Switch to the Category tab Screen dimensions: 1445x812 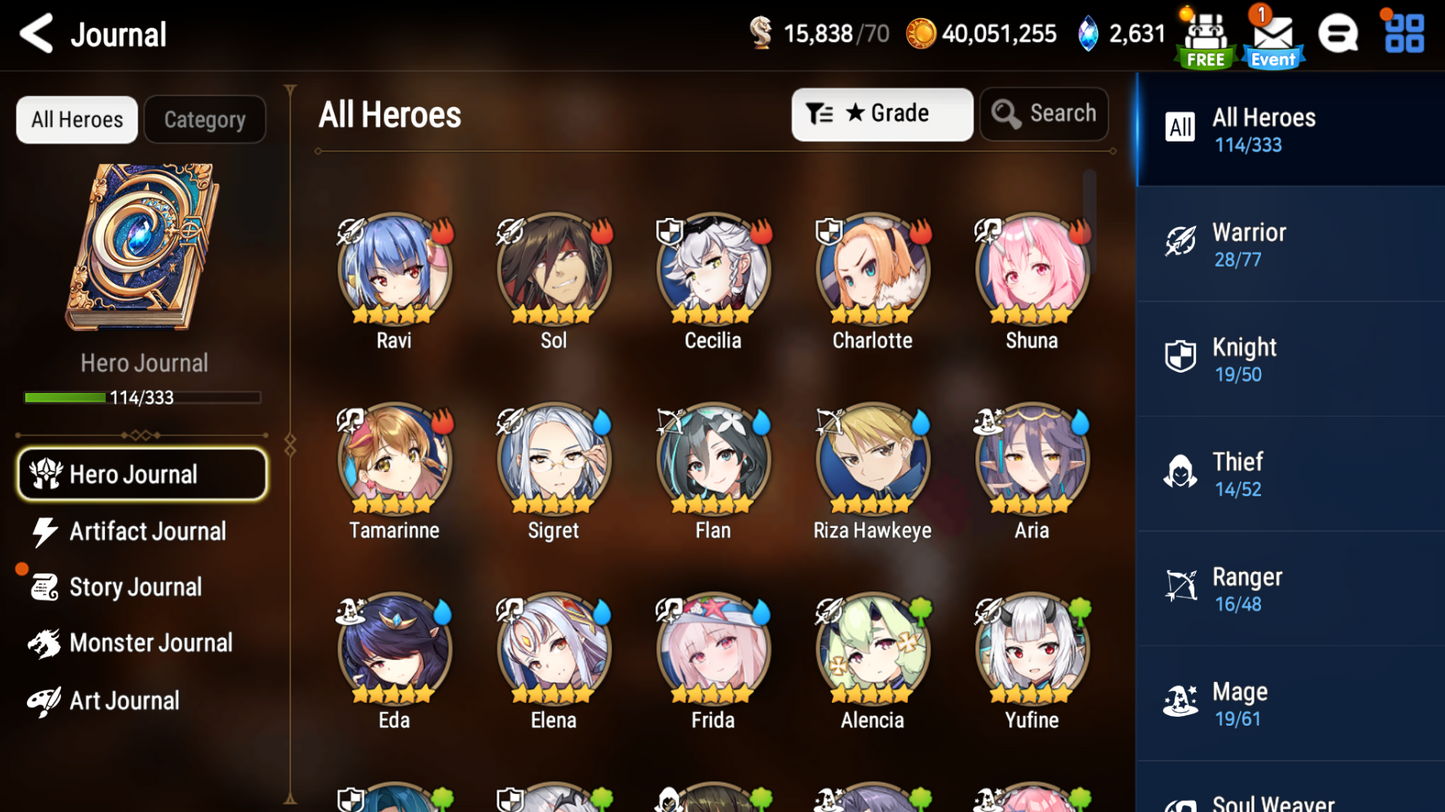point(204,120)
